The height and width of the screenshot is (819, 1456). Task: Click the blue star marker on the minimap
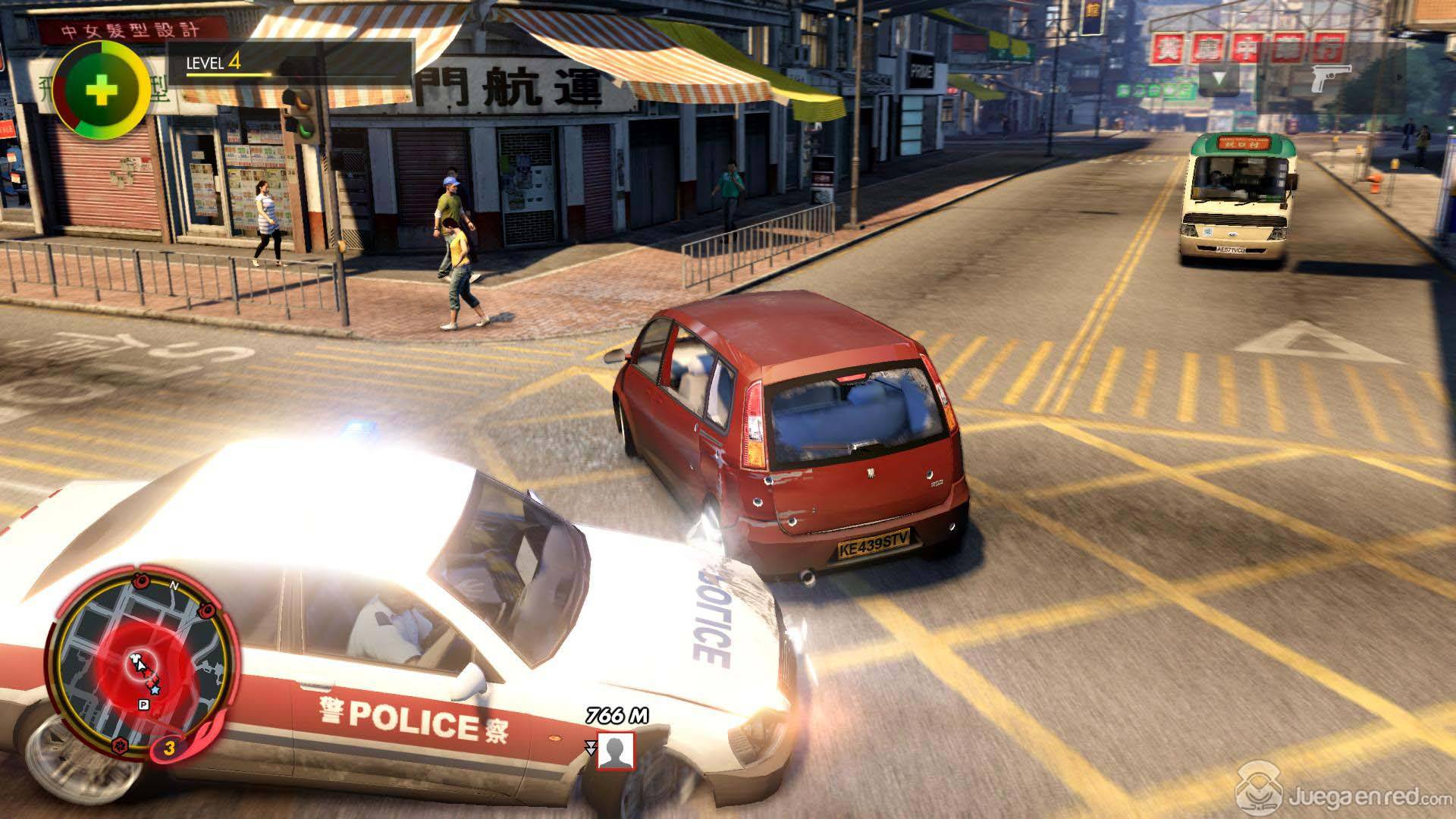[x=155, y=690]
